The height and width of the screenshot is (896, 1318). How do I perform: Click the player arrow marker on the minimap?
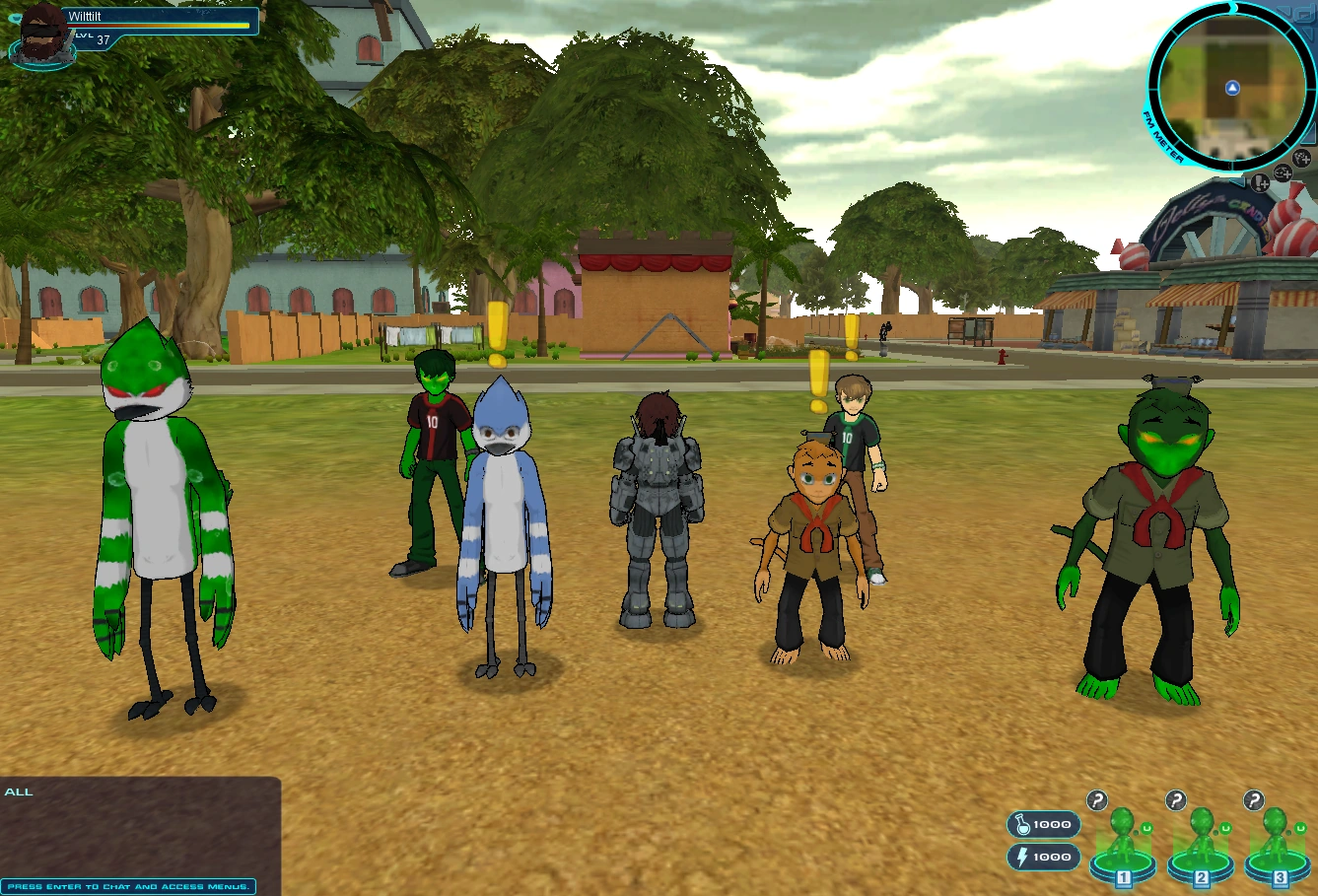point(1232,88)
